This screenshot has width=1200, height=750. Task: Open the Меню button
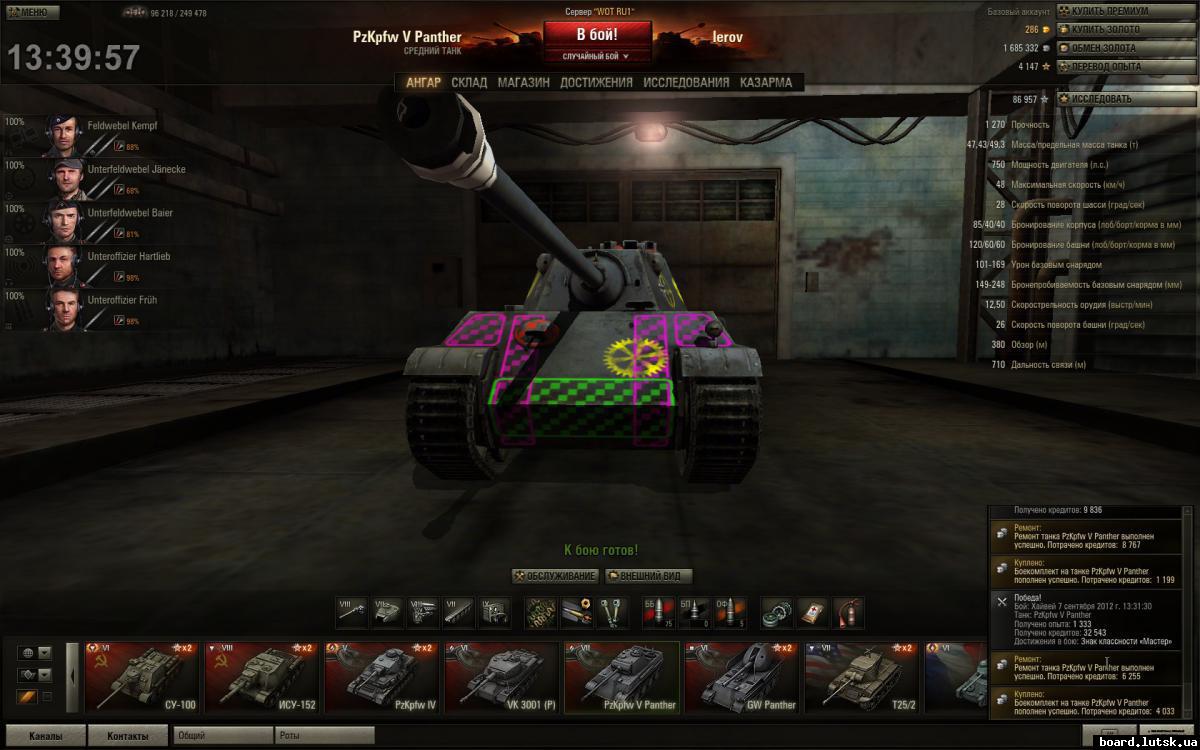coord(26,12)
